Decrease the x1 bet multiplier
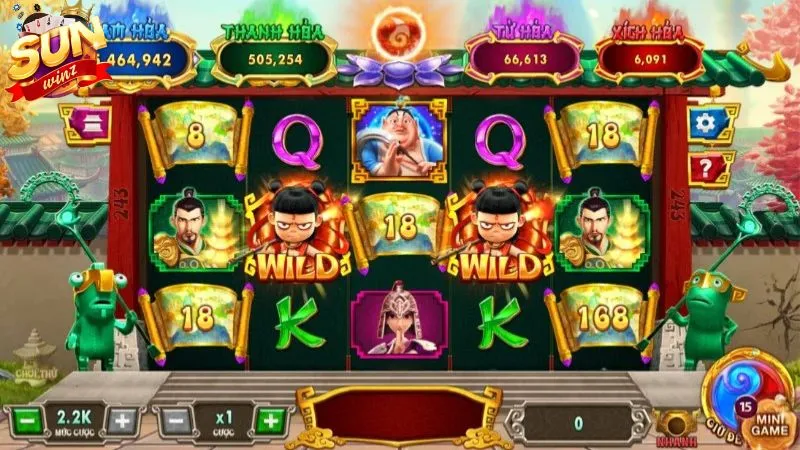 click(x=174, y=420)
